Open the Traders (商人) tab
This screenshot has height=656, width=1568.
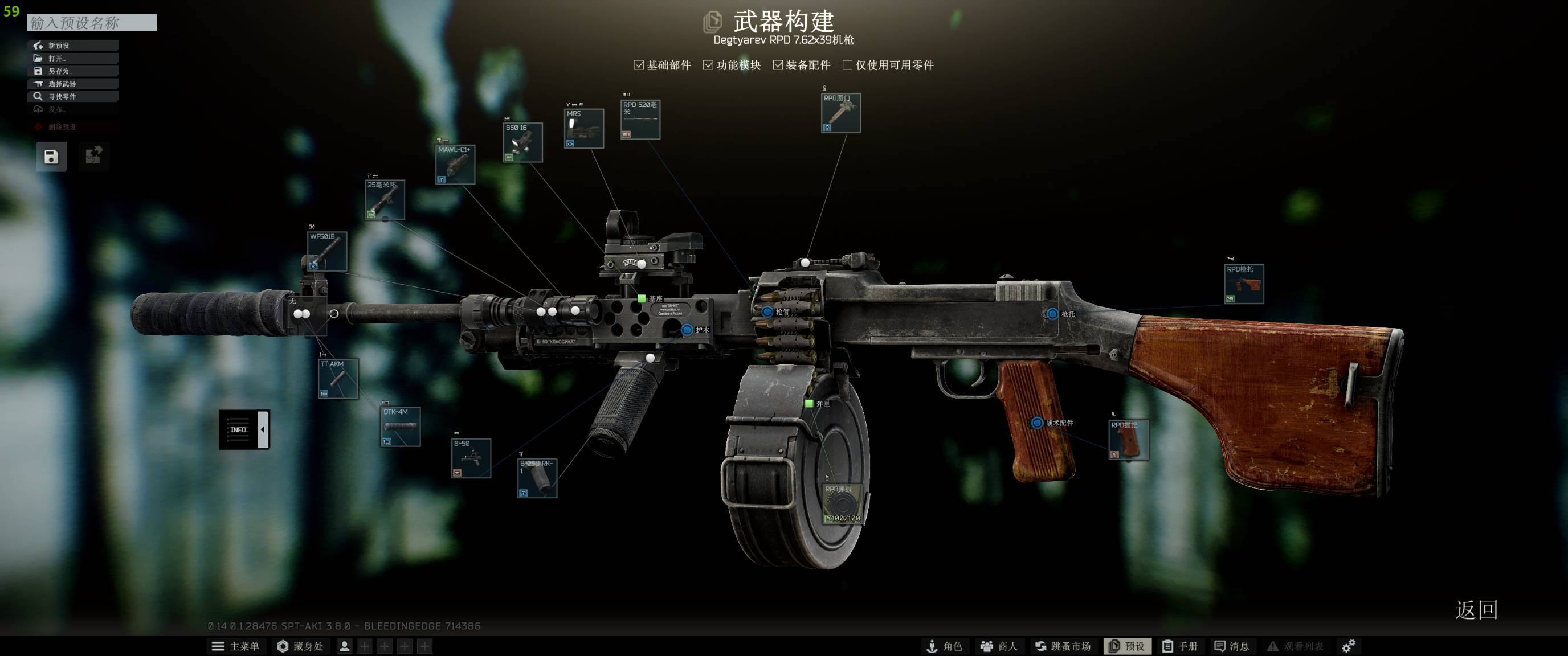[x=998, y=646]
